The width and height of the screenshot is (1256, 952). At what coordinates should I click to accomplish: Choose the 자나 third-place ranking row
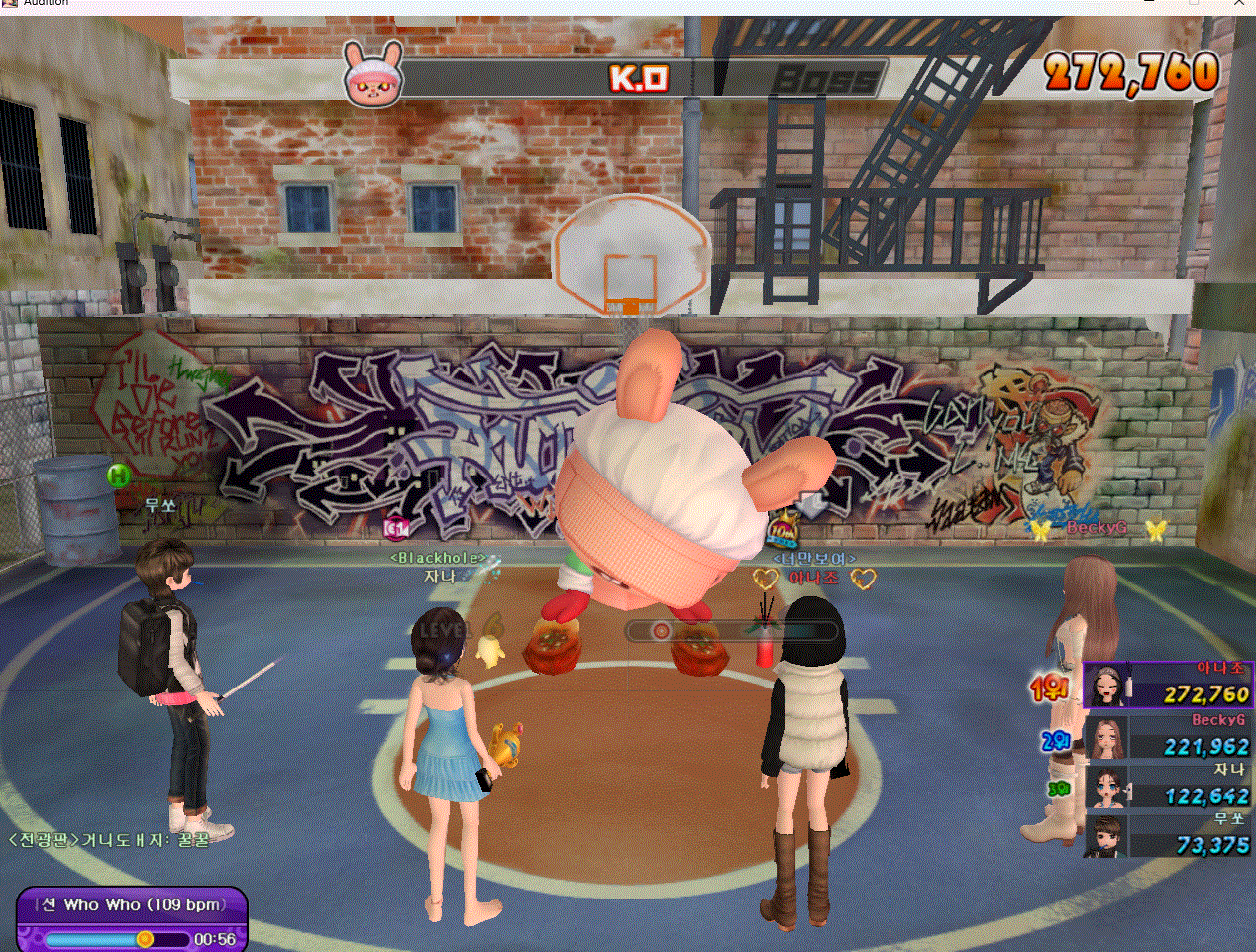(x=1169, y=787)
